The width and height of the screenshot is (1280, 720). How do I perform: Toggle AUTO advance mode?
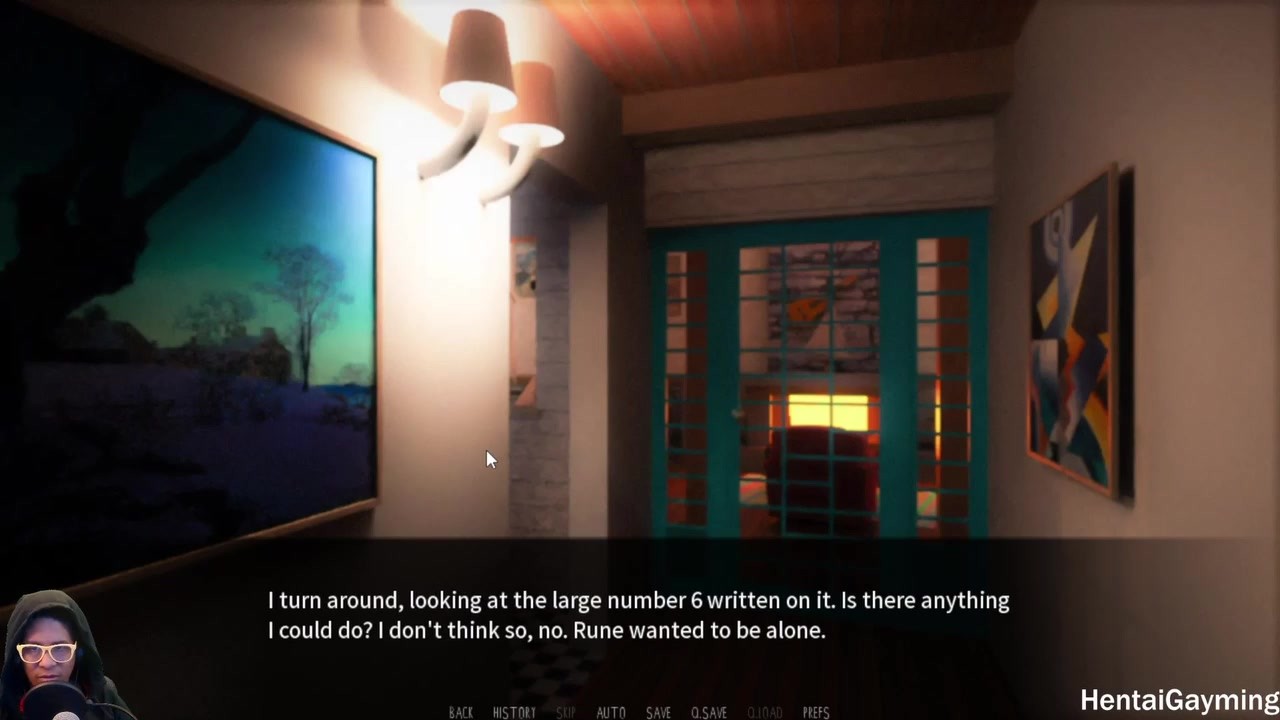click(611, 712)
